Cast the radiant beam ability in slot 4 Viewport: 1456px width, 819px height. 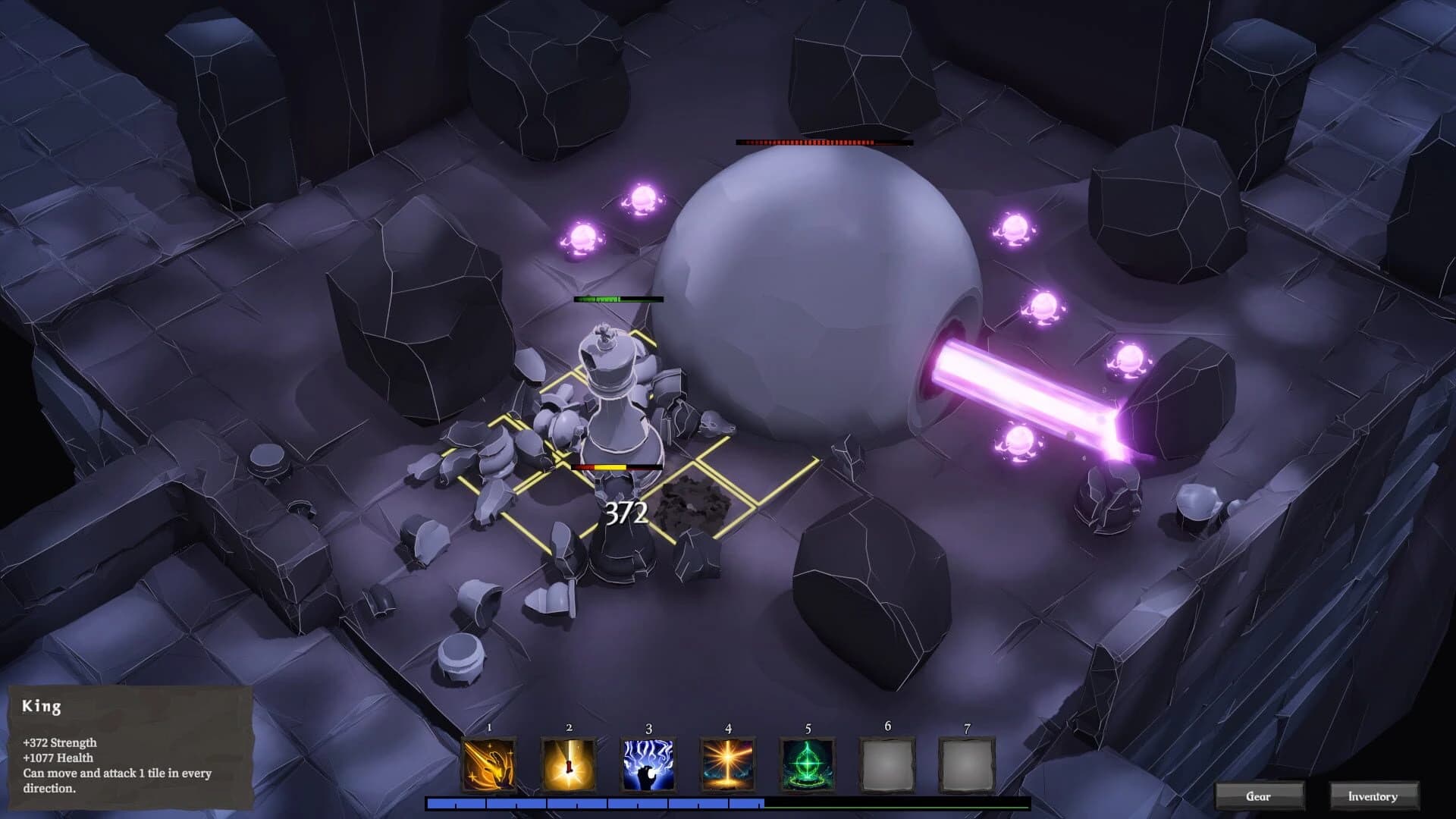pyautogui.click(x=729, y=762)
